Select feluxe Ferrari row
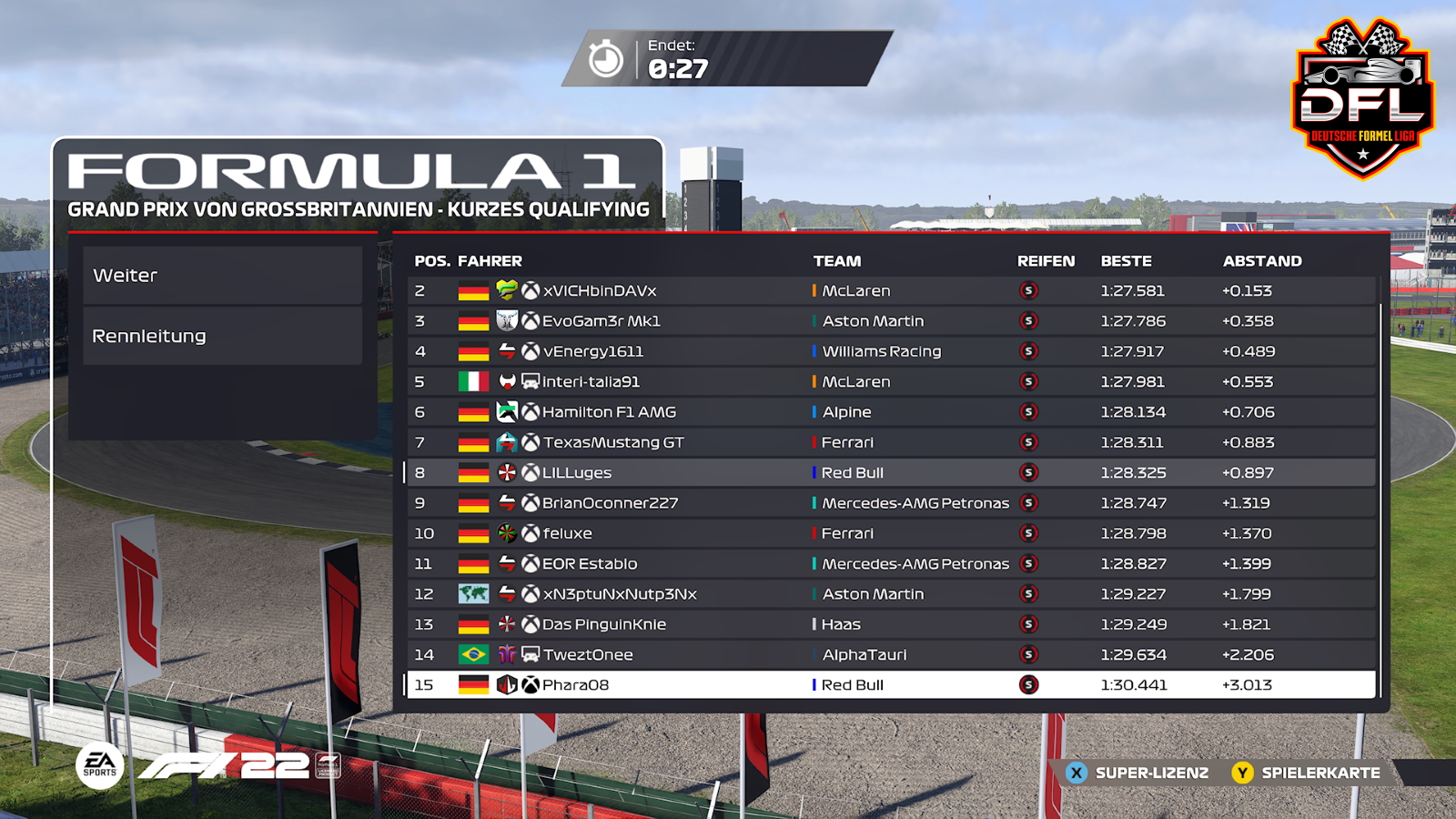The width and height of the screenshot is (1456, 819). [x=890, y=533]
